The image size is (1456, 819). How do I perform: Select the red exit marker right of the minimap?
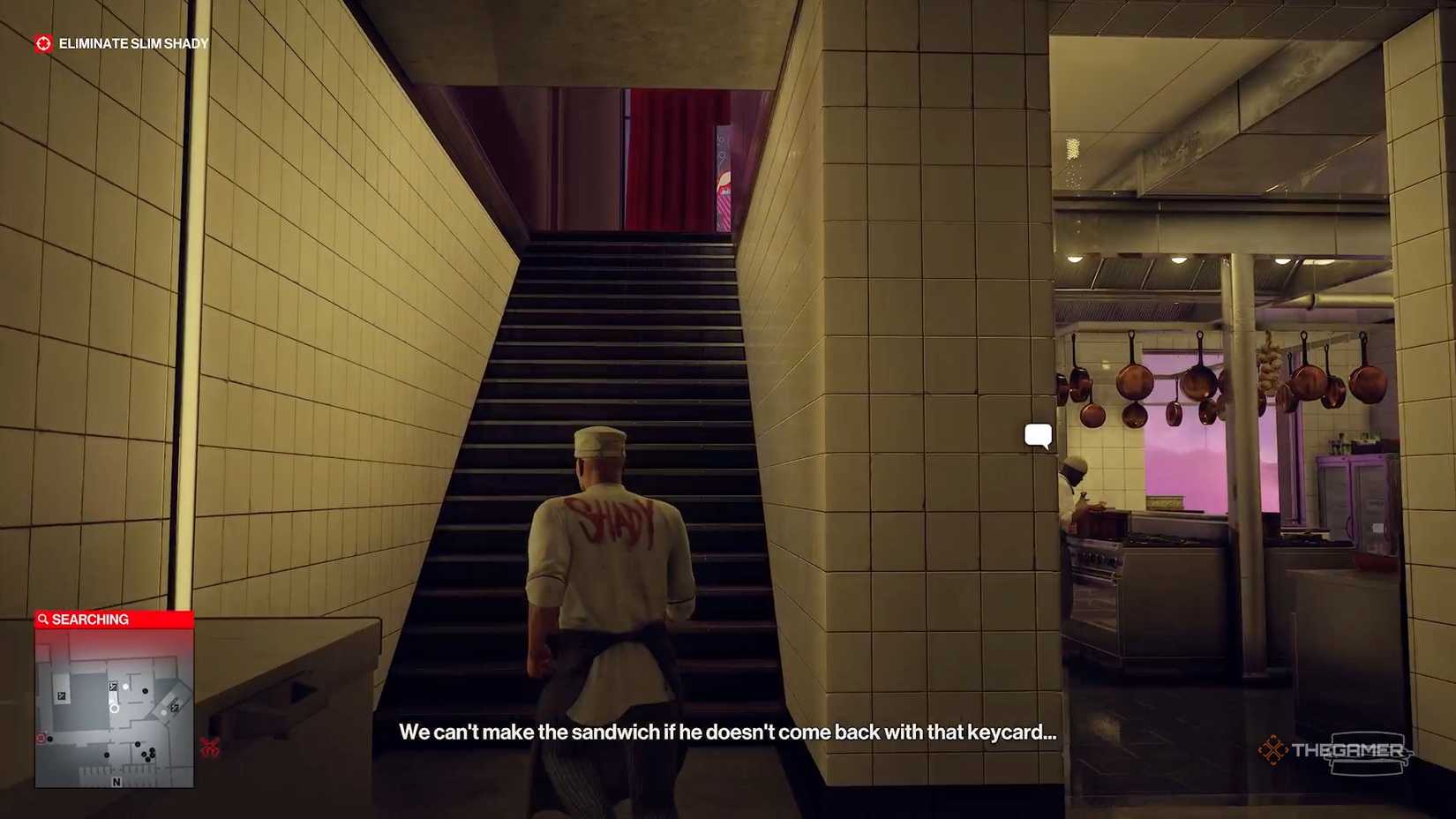point(211,746)
